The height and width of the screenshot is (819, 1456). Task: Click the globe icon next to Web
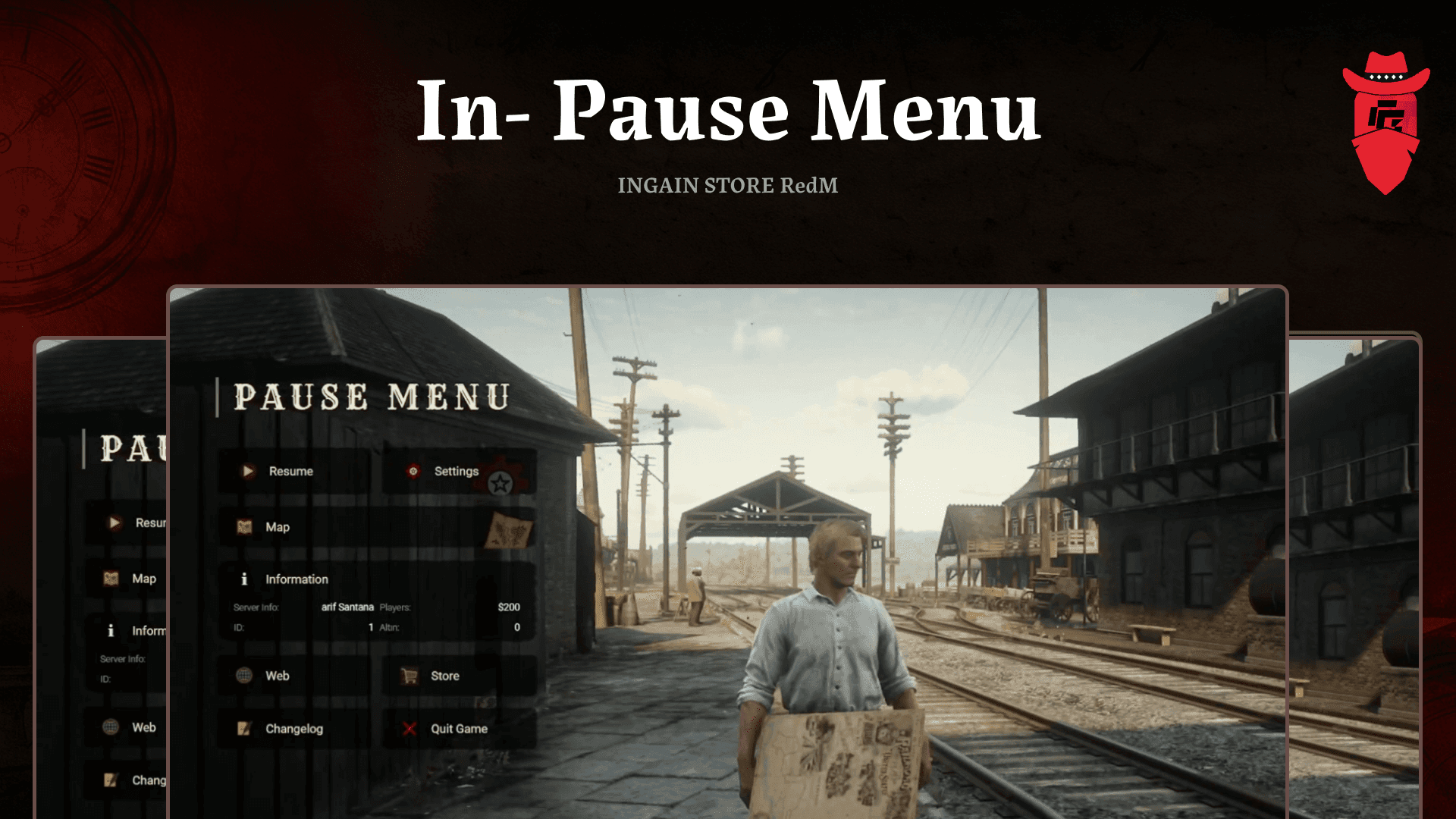244,675
